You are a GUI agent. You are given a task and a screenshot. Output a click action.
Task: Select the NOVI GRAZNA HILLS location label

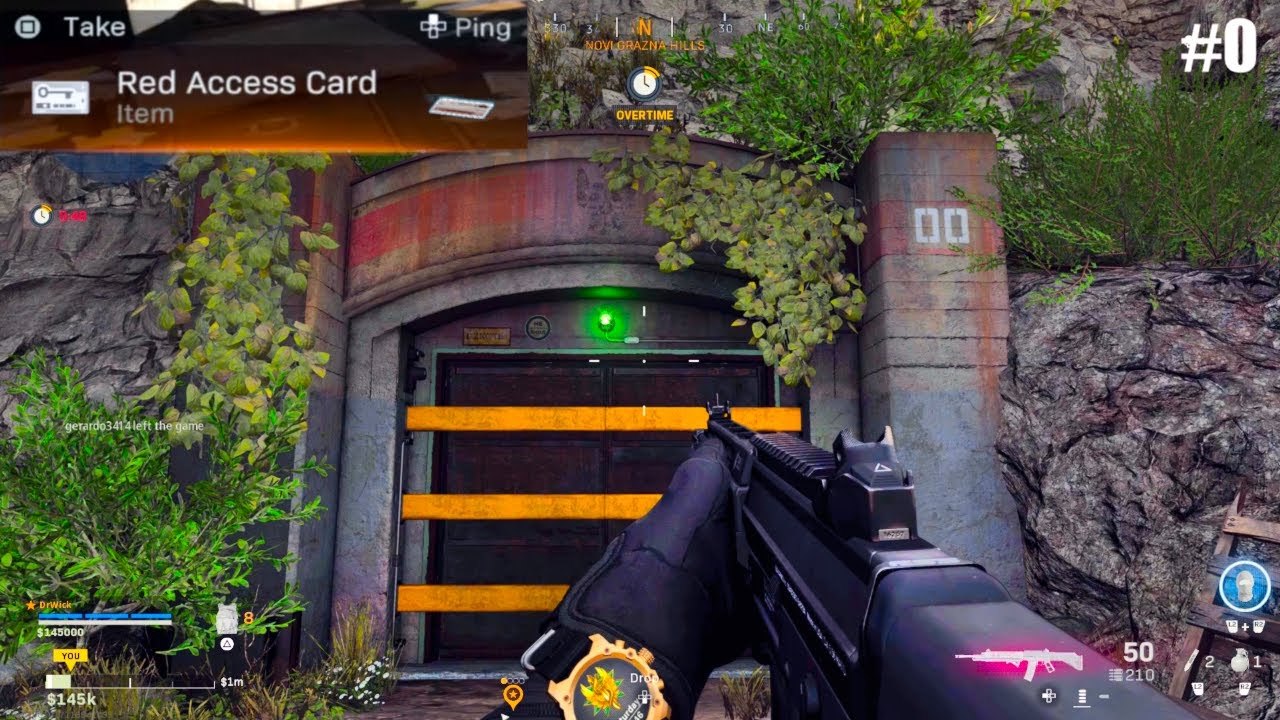645,44
